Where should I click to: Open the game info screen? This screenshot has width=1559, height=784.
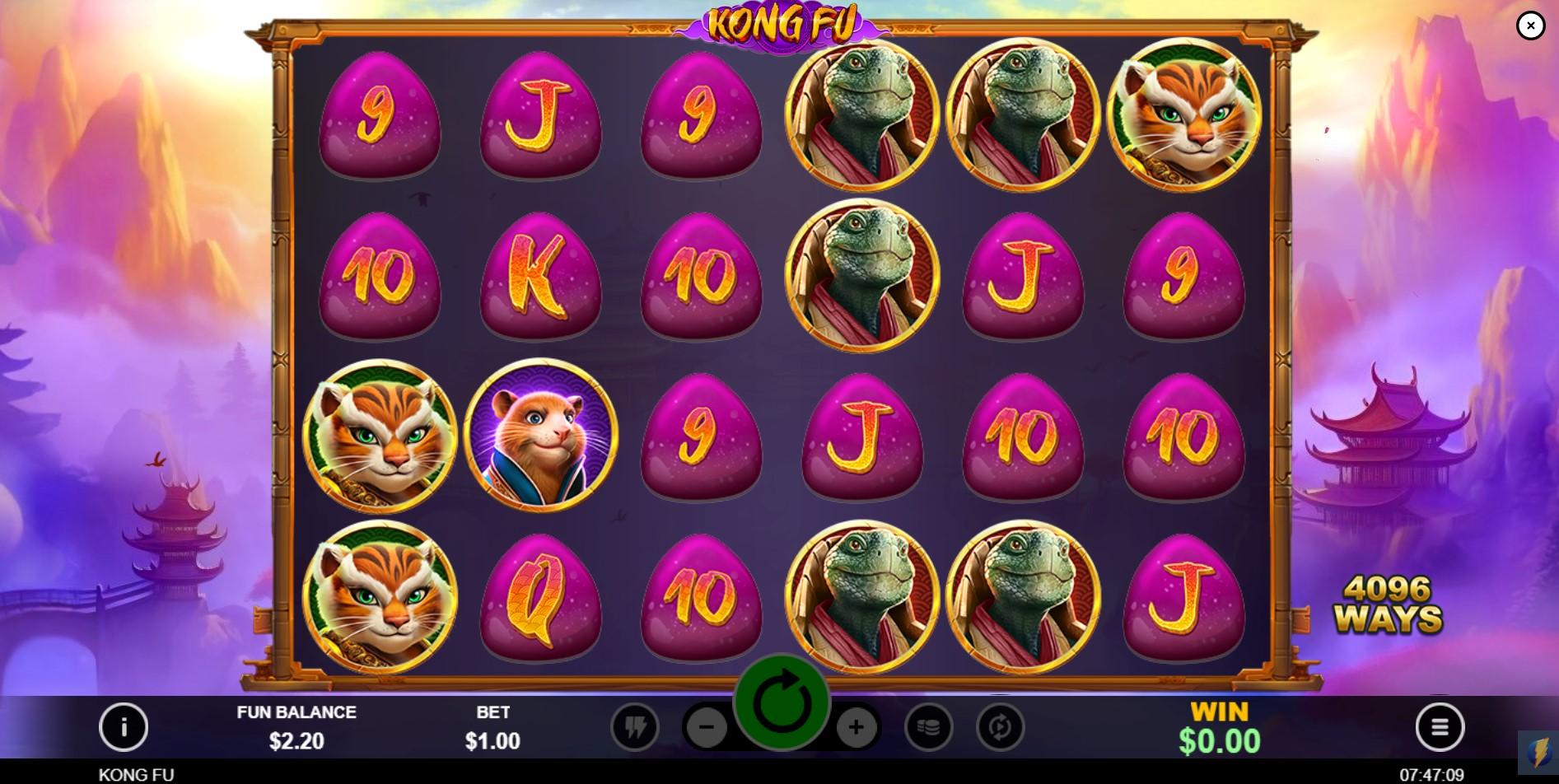point(124,727)
